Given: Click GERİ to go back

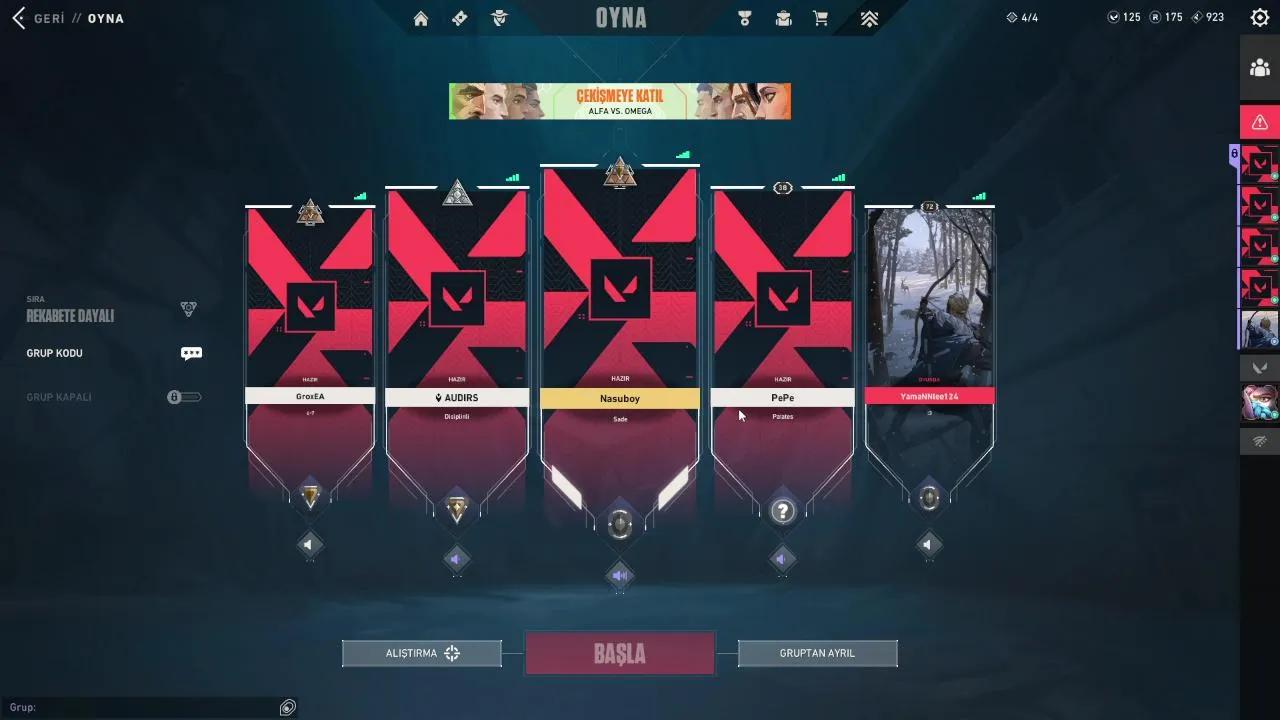Looking at the screenshot, I should click(46, 17).
